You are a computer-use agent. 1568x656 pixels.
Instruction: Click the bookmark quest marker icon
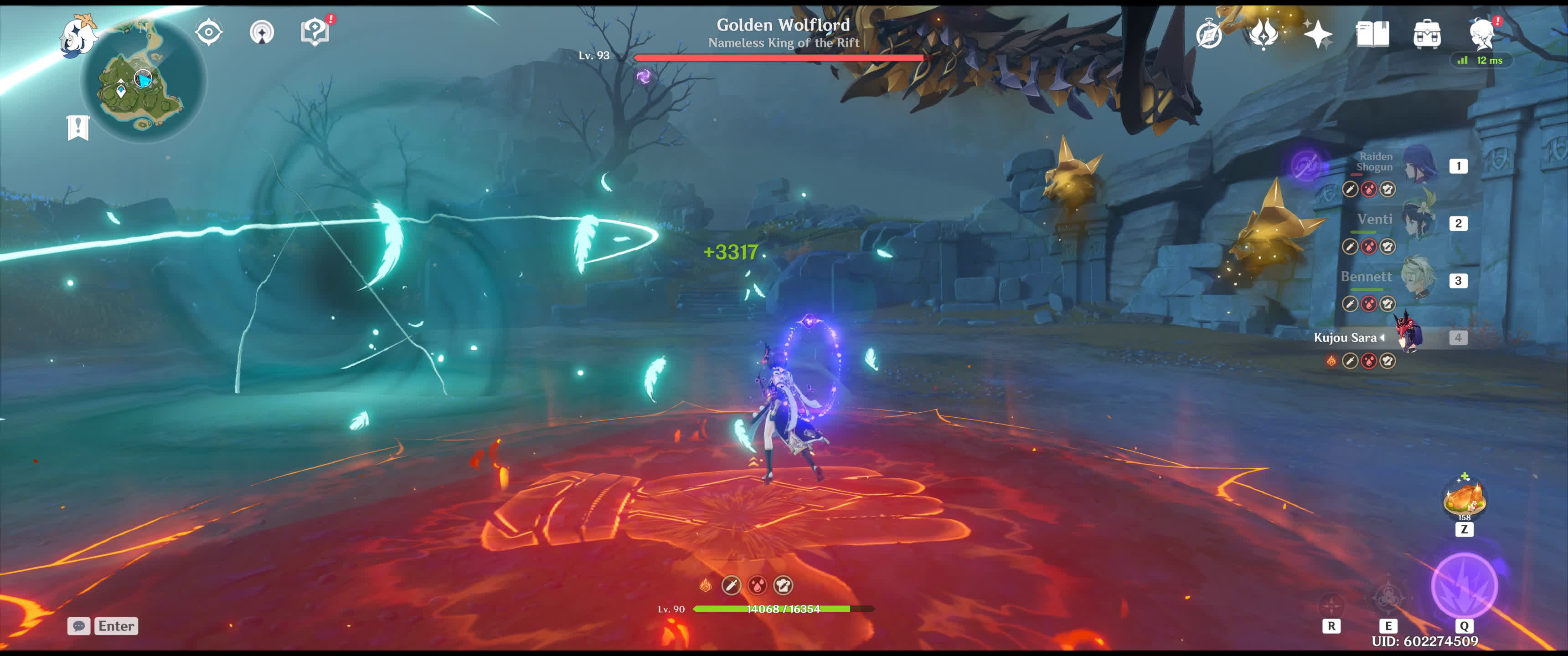tap(78, 128)
